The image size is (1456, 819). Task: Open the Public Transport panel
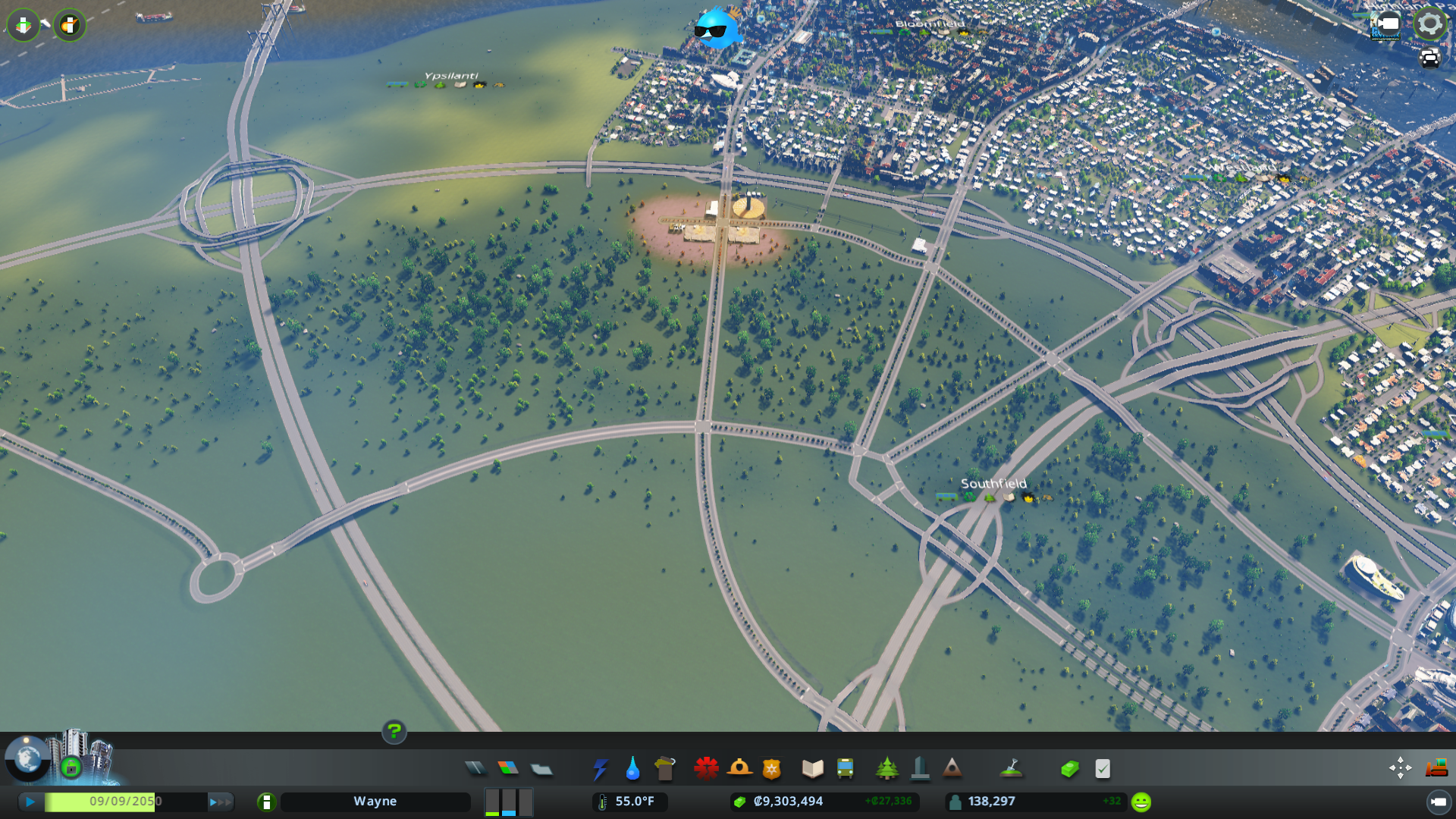coord(846,768)
